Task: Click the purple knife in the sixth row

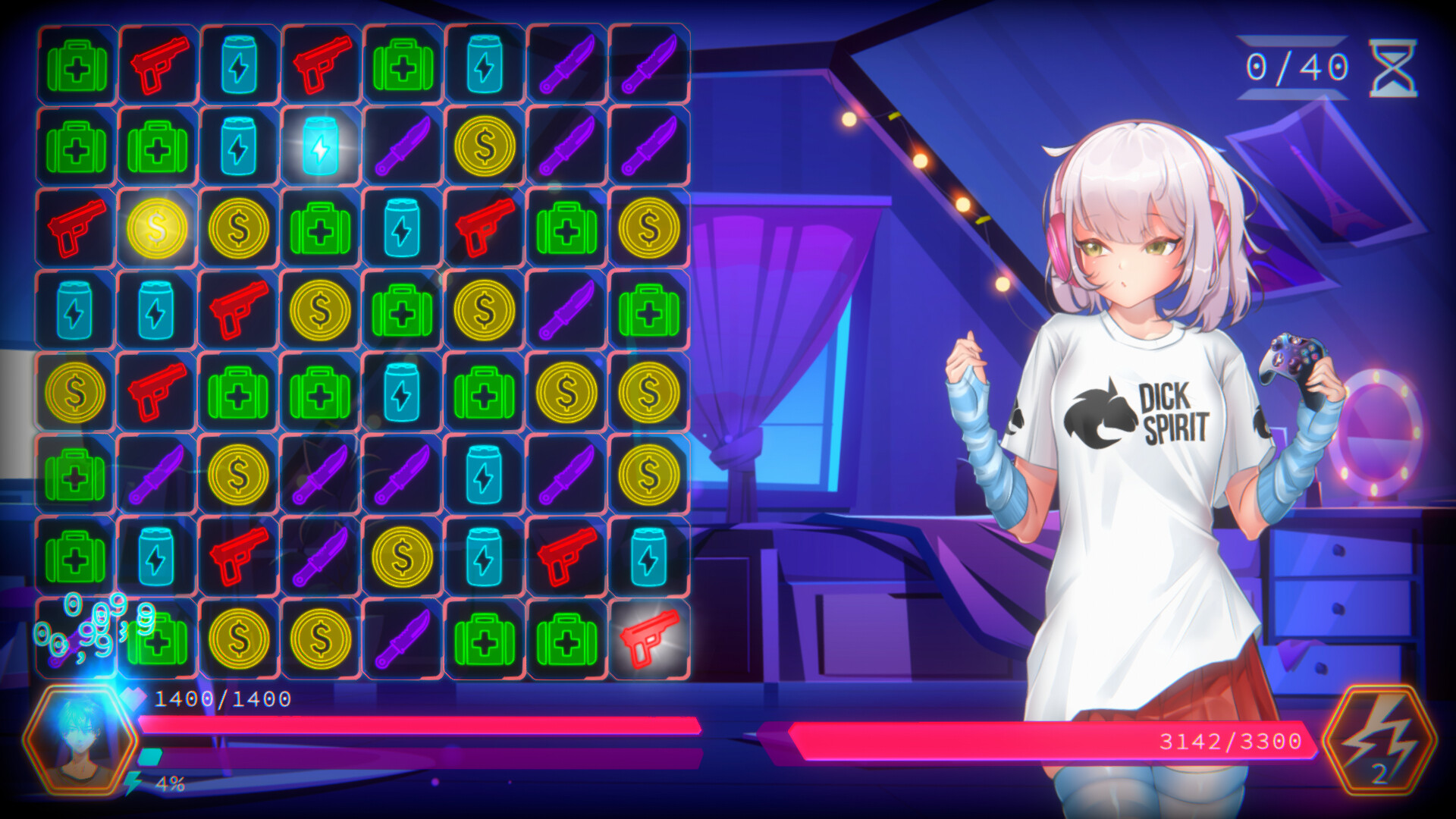Action: [x=157, y=474]
